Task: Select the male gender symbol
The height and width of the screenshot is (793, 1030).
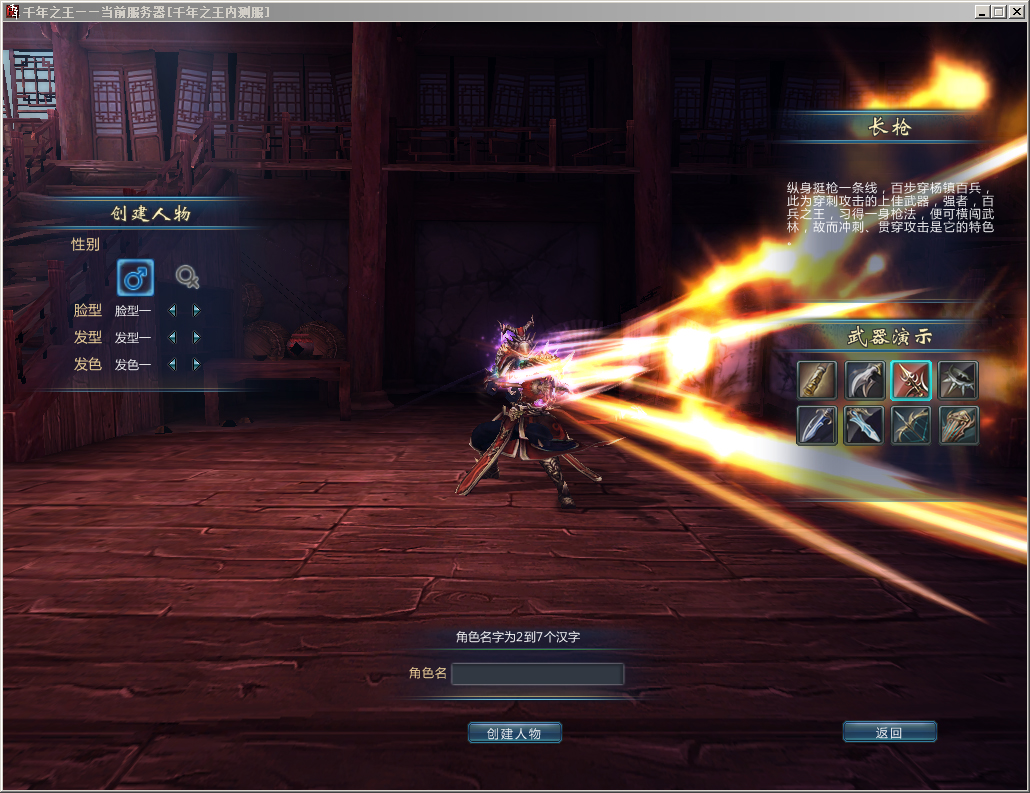Action: 135,278
